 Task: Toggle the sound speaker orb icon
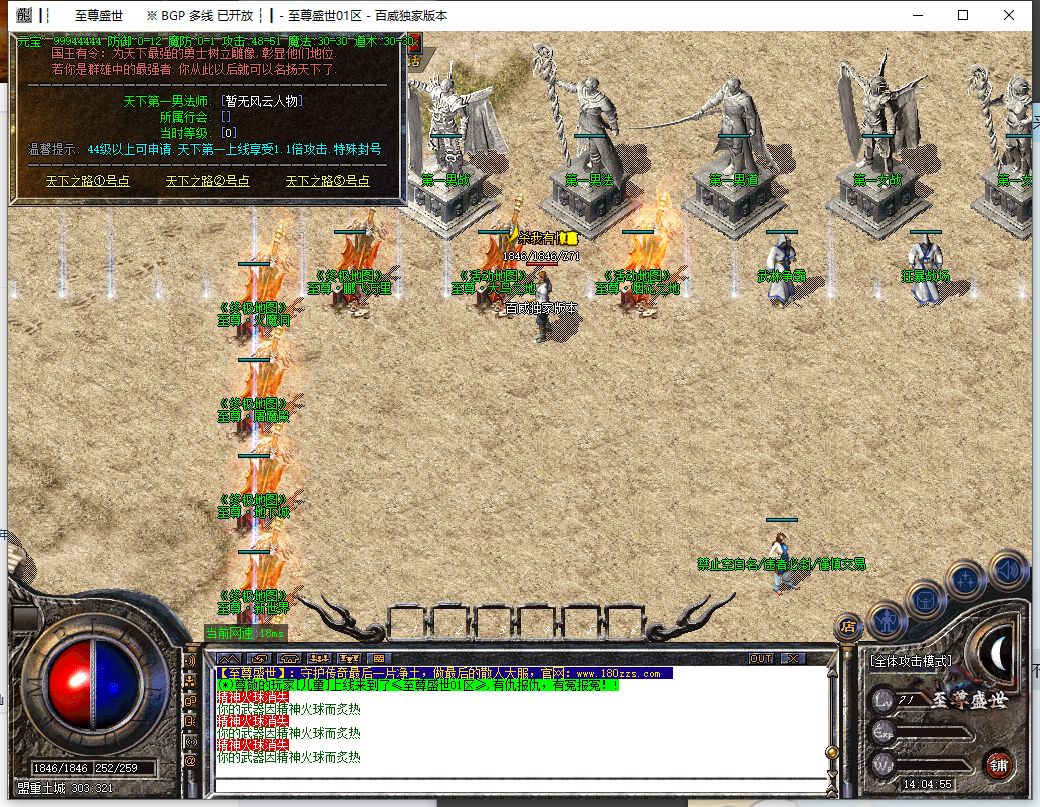point(1008,571)
